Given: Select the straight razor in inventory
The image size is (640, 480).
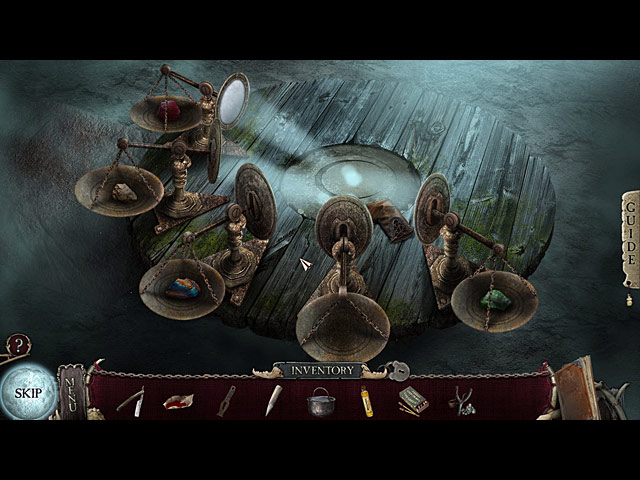Looking at the screenshot, I should click(x=130, y=400).
